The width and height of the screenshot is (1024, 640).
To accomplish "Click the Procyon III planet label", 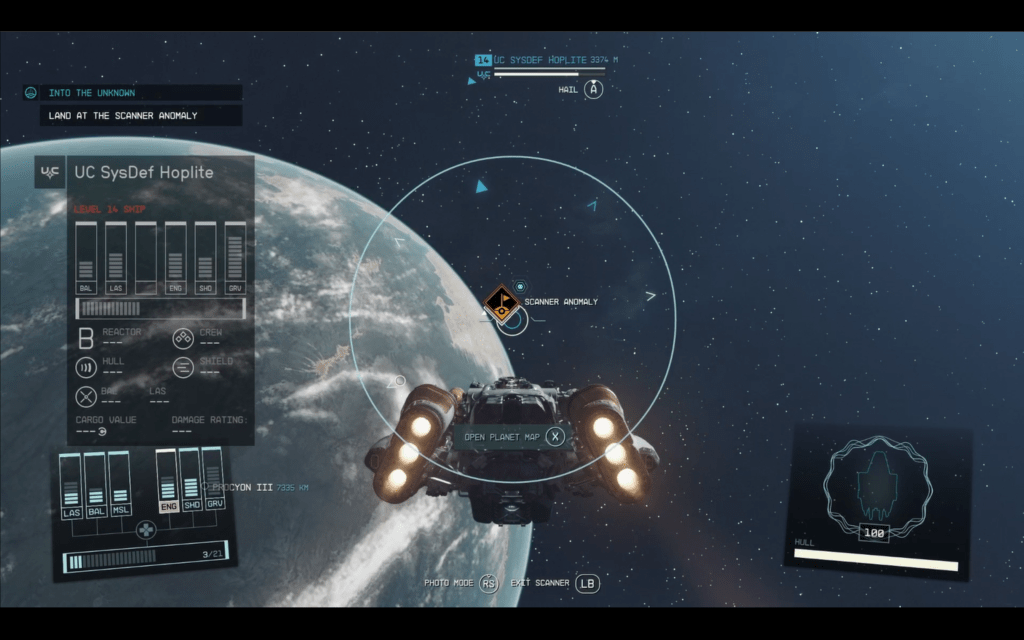I will pos(244,487).
